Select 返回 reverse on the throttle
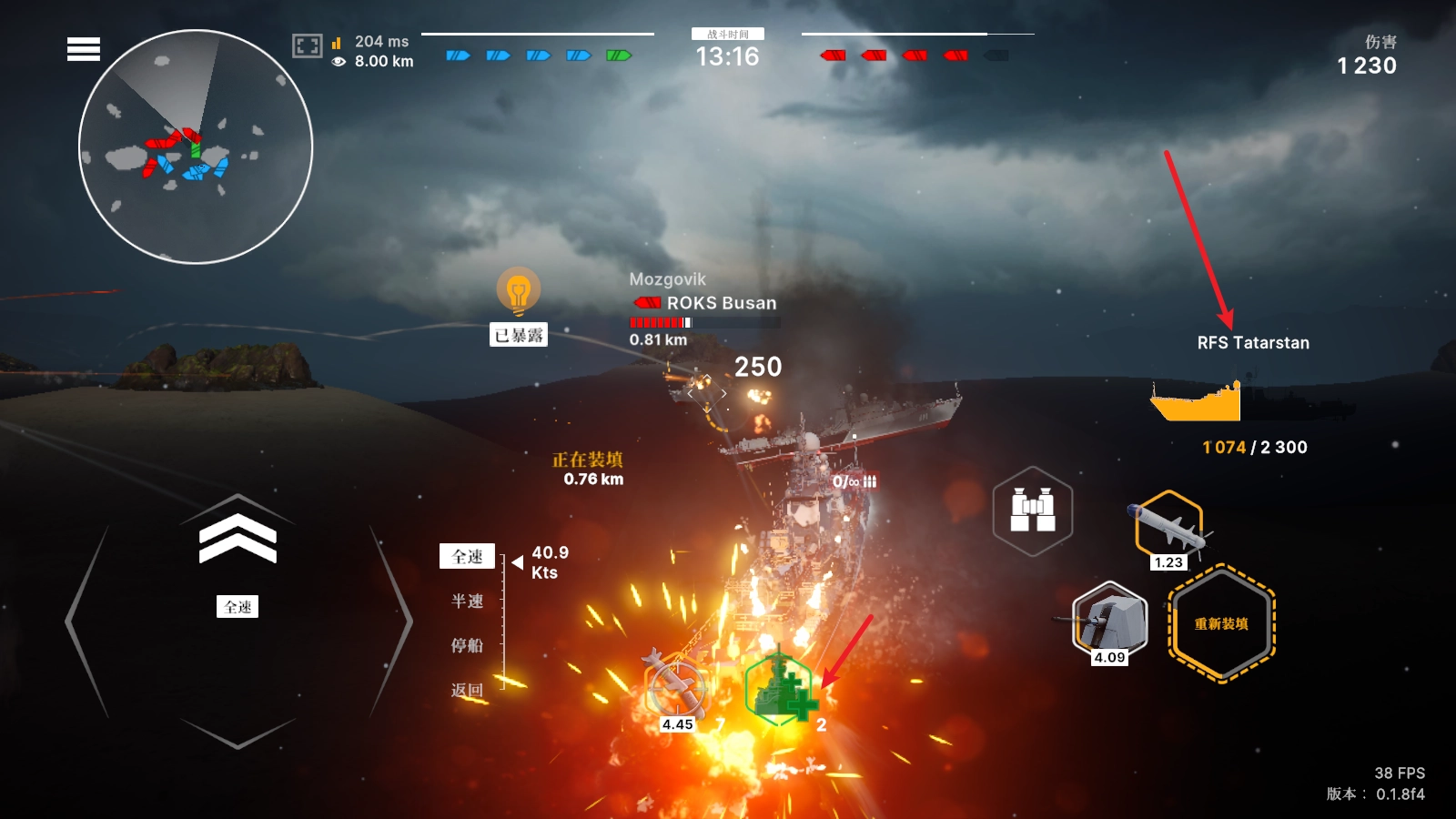 tap(468, 690)
